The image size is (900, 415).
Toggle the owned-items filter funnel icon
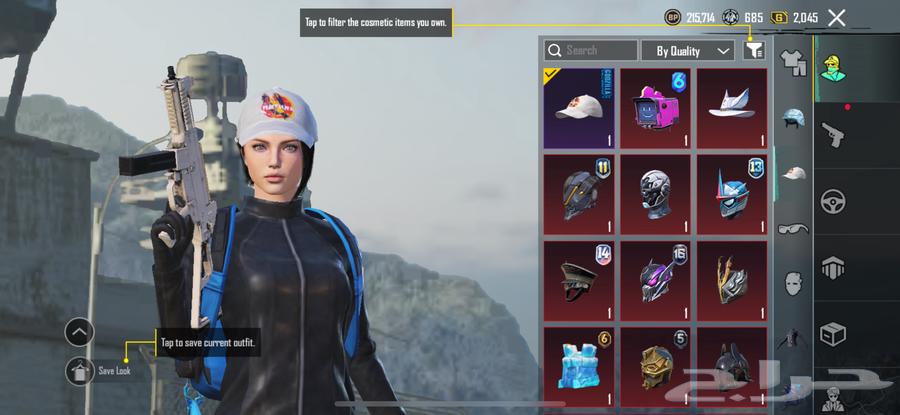(x=755, y=50)
